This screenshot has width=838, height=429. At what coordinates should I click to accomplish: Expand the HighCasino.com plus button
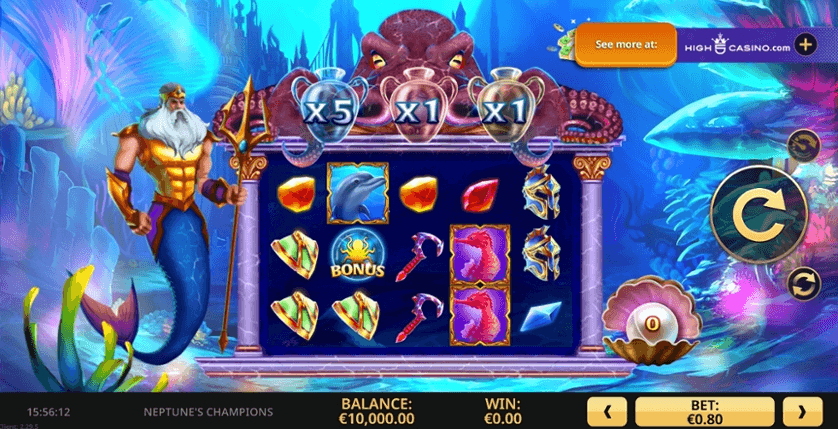[x=806, y=46]
